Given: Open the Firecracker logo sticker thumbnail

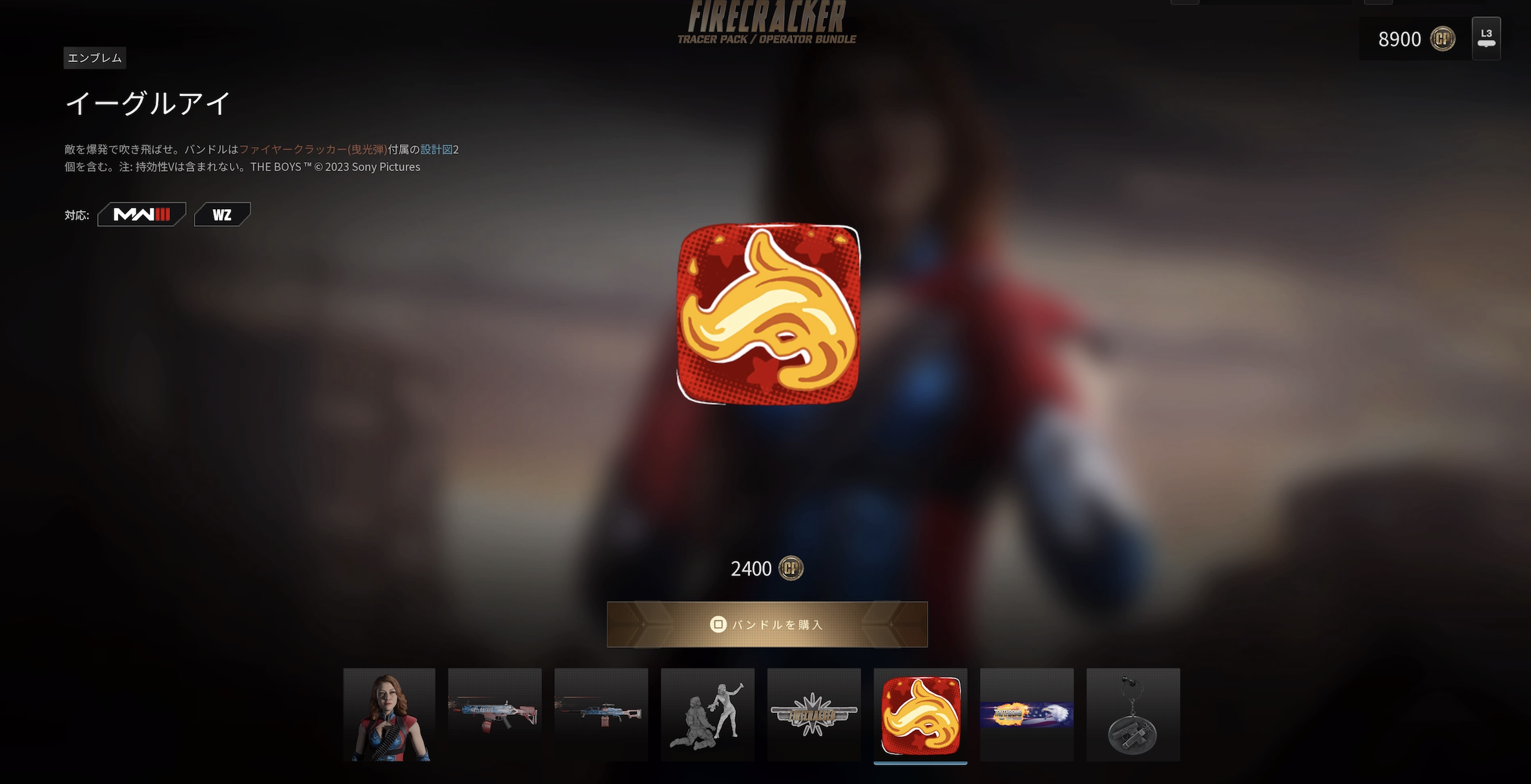Looking at the screenshot, I should point(814,715).
